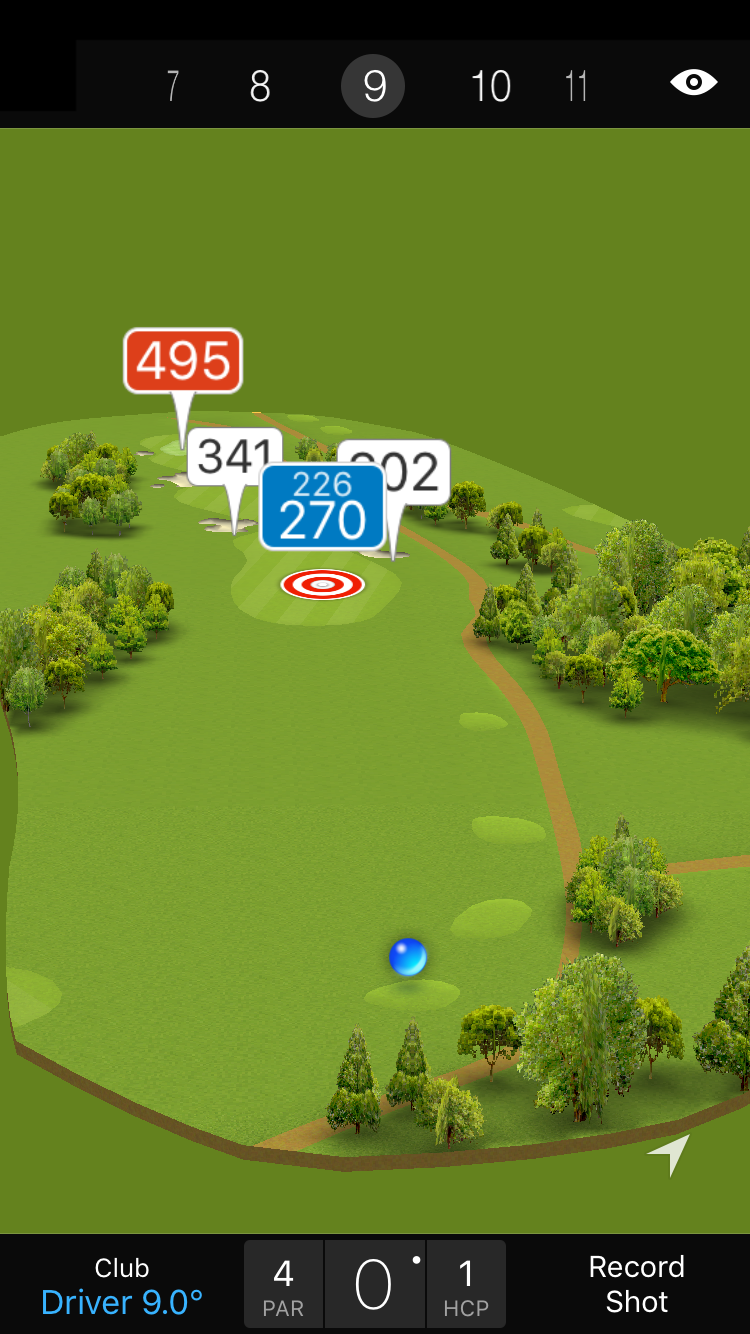Change club from Driver 9.0°
Viewport: 750px width, 1334px height.
click(122, 1285)
